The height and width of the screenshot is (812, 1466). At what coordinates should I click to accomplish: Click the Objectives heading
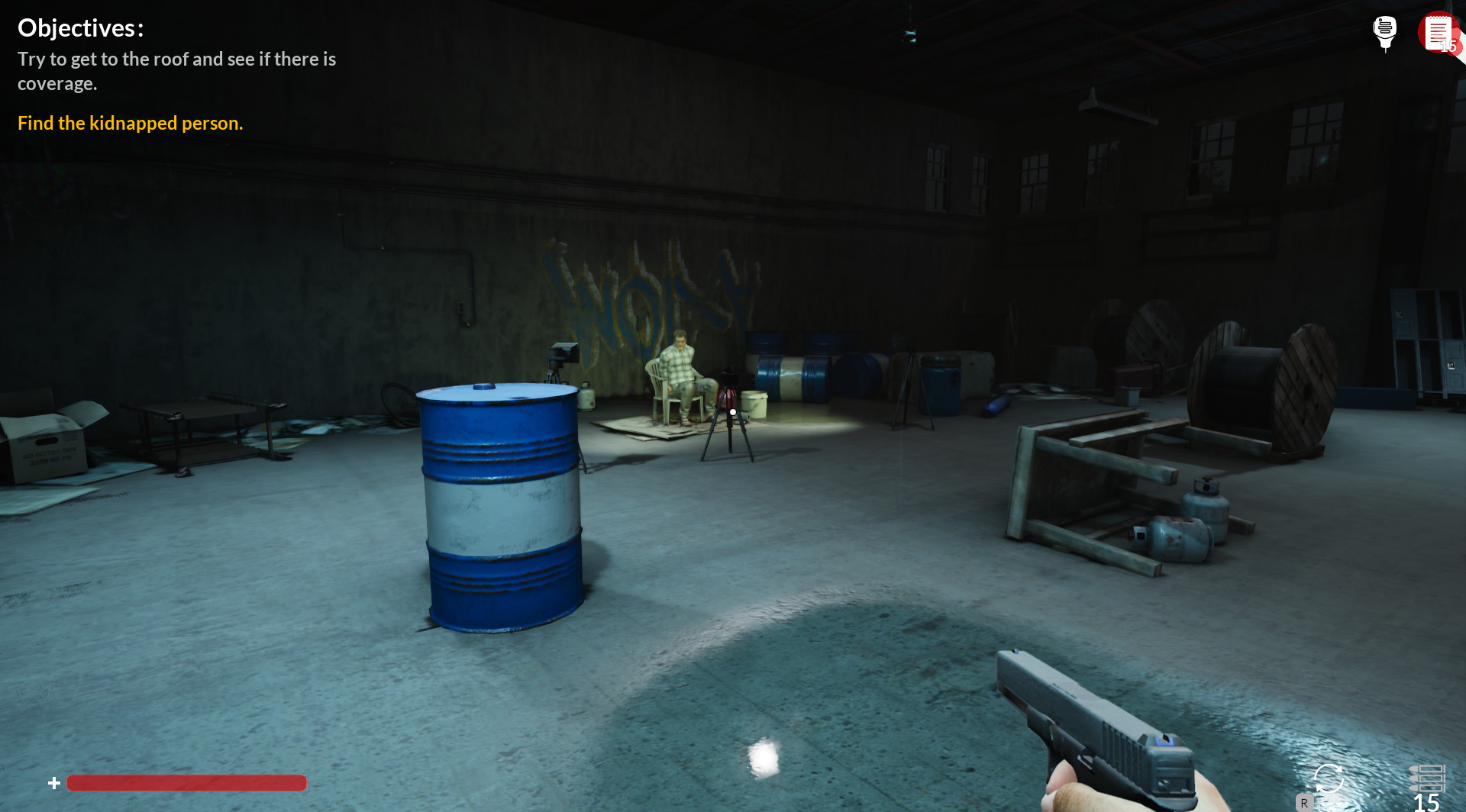80,27
